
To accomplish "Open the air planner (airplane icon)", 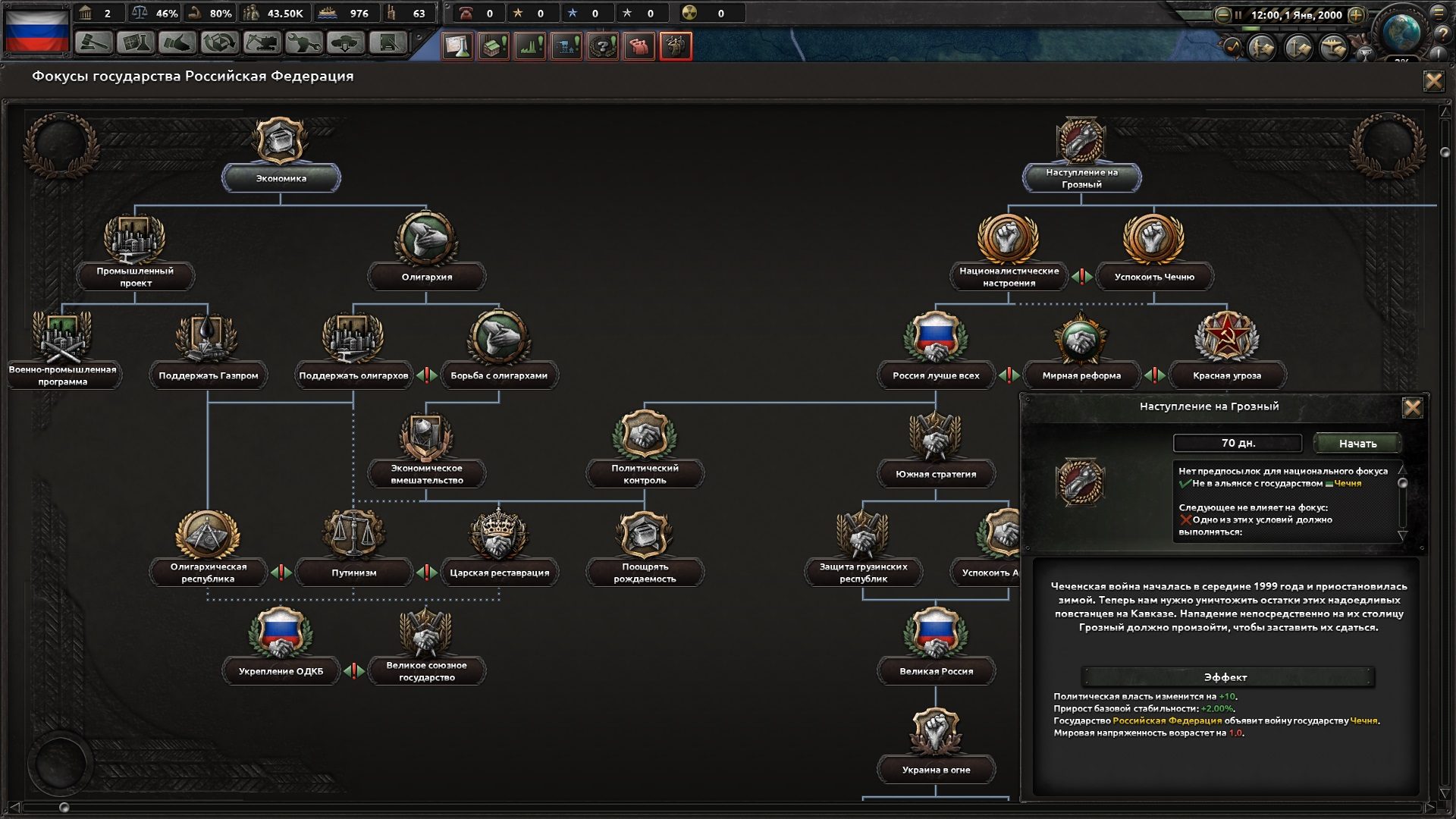I will 1335,49.
